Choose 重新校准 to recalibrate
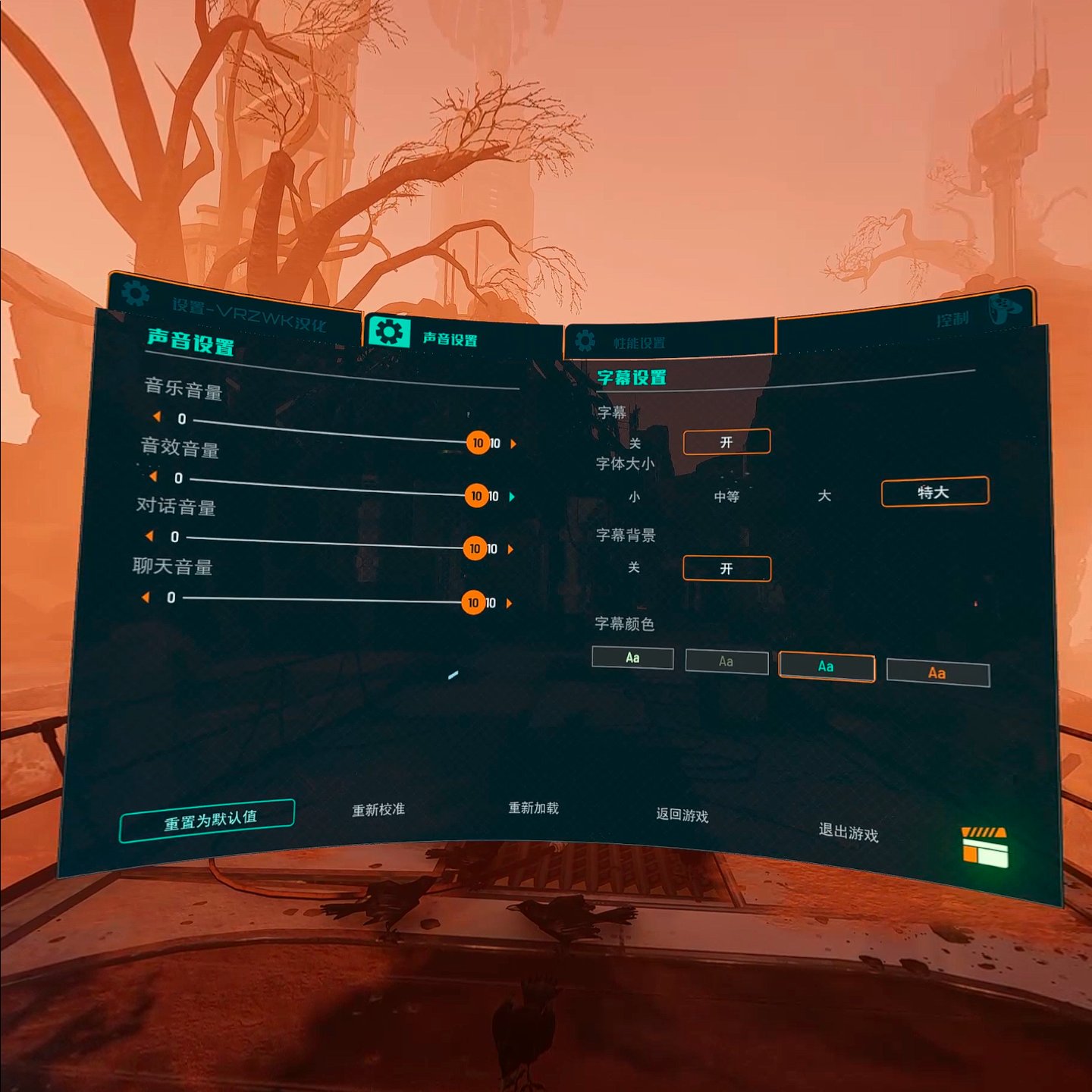The width and height of the screenshot is (1092, 1092). pyautogui.click(x=378, y=810)
